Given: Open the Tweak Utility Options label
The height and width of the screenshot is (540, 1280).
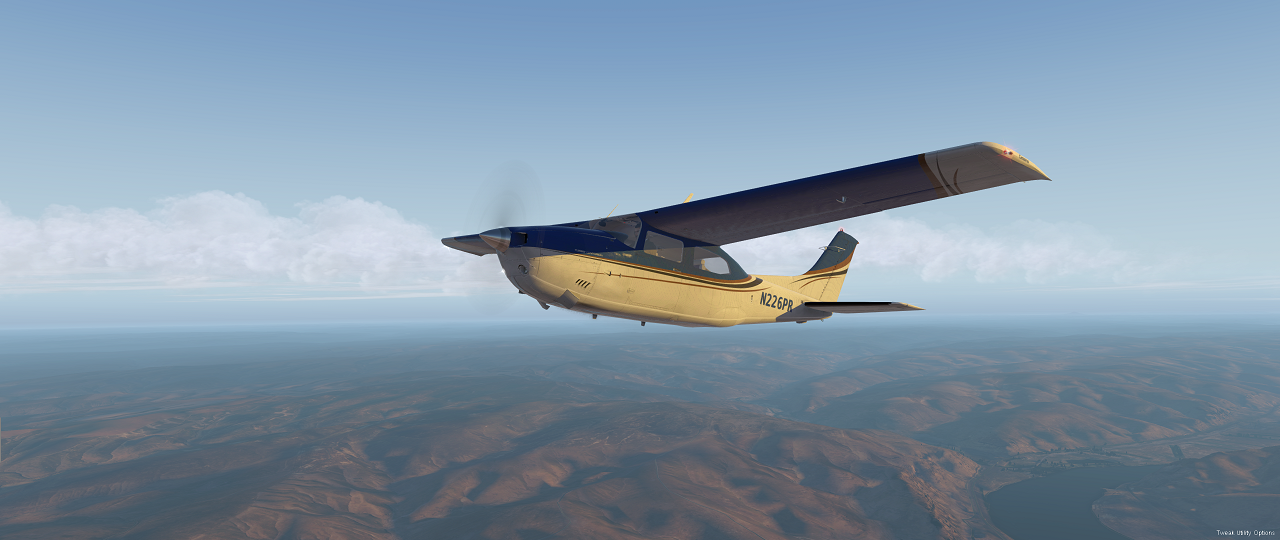Looking at the screenshot, I should (1245, 533).
